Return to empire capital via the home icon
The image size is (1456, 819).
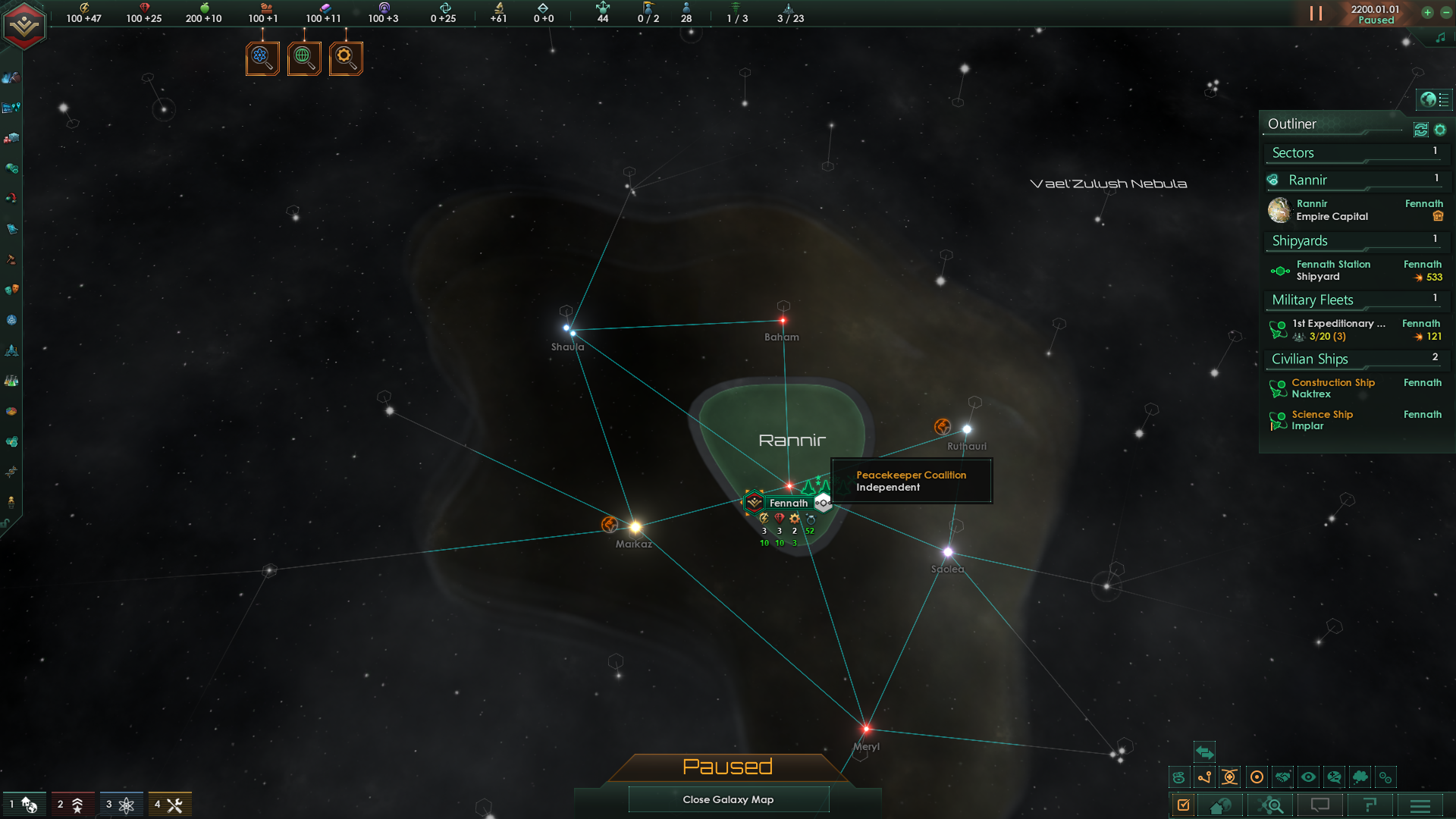point(1219,805)
